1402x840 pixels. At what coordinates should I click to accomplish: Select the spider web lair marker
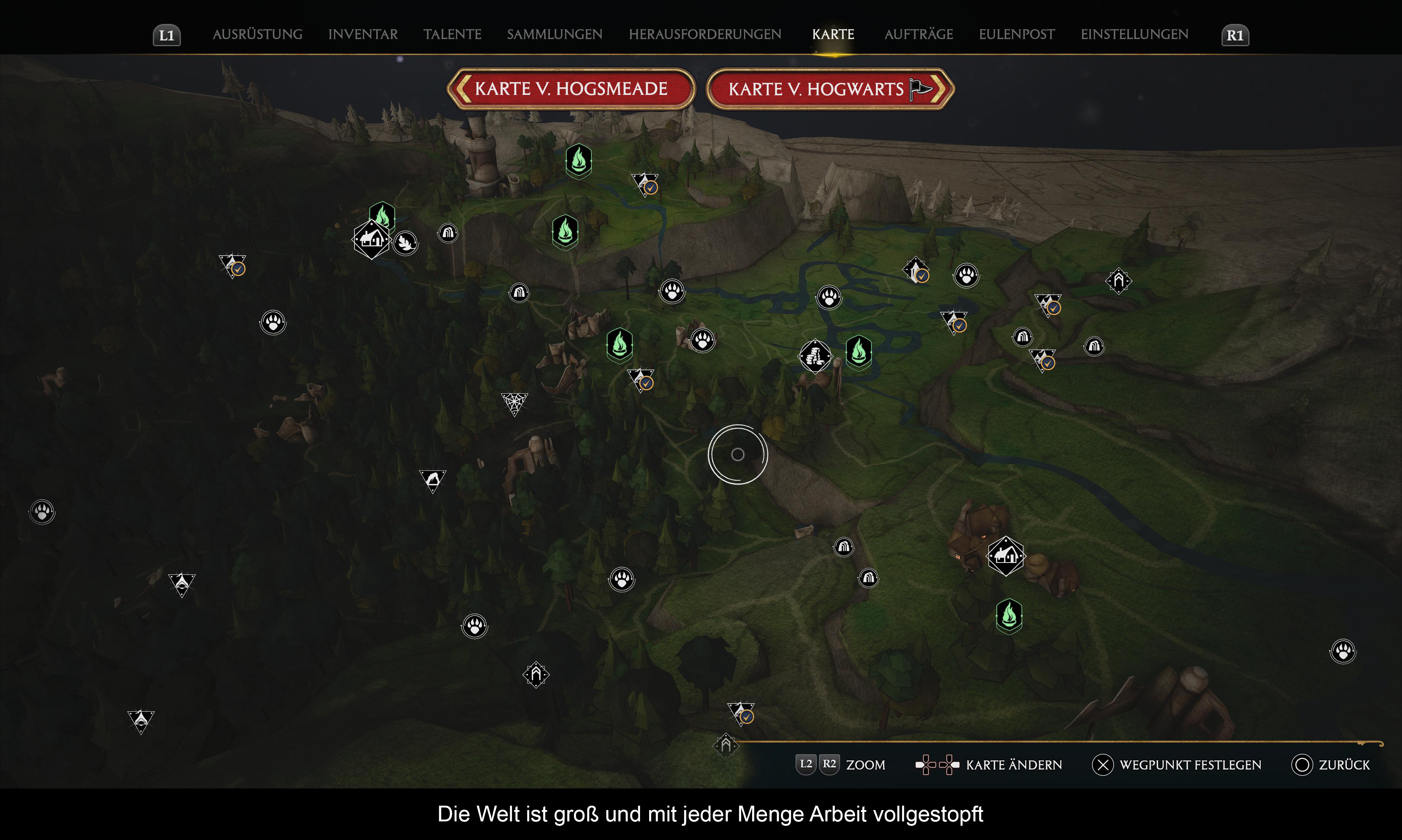514,404
